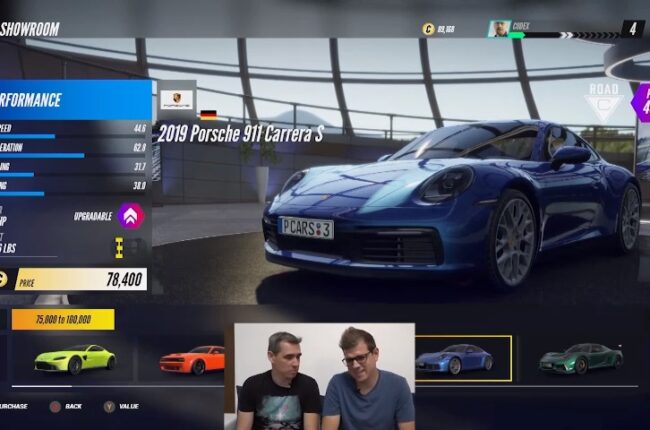
Task: Click the Back option in footer
Action: coord(64,407)
